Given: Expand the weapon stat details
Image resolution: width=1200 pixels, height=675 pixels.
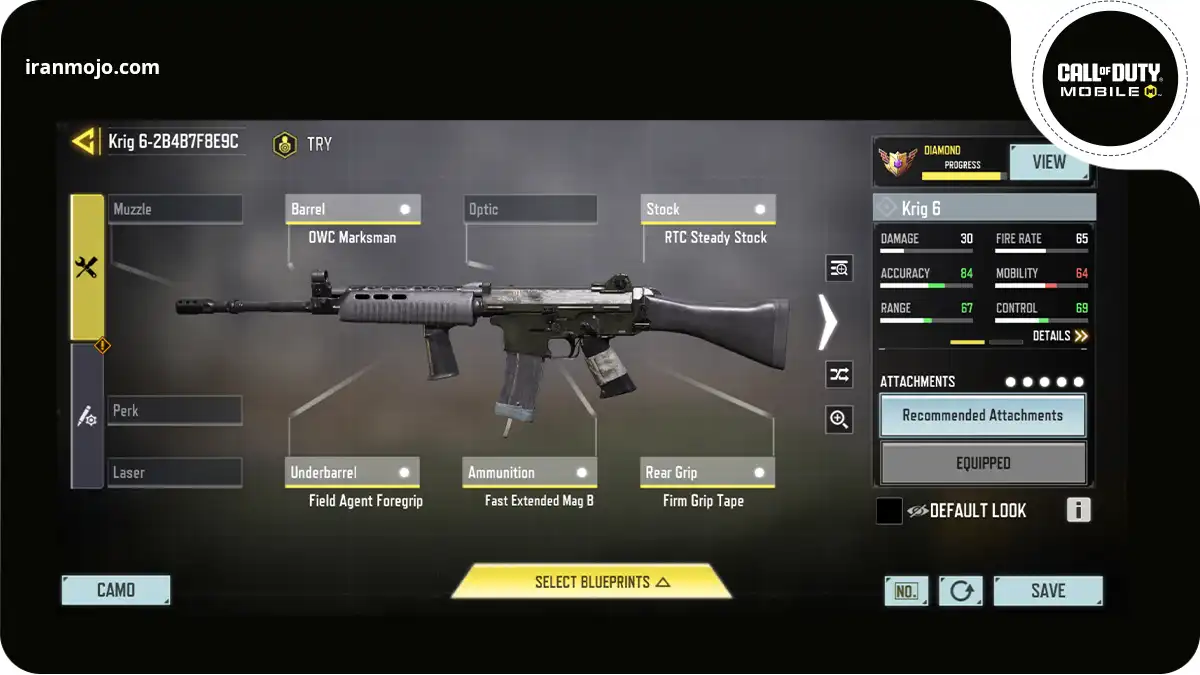Looking at the screenshot, I should [1060, 336].
